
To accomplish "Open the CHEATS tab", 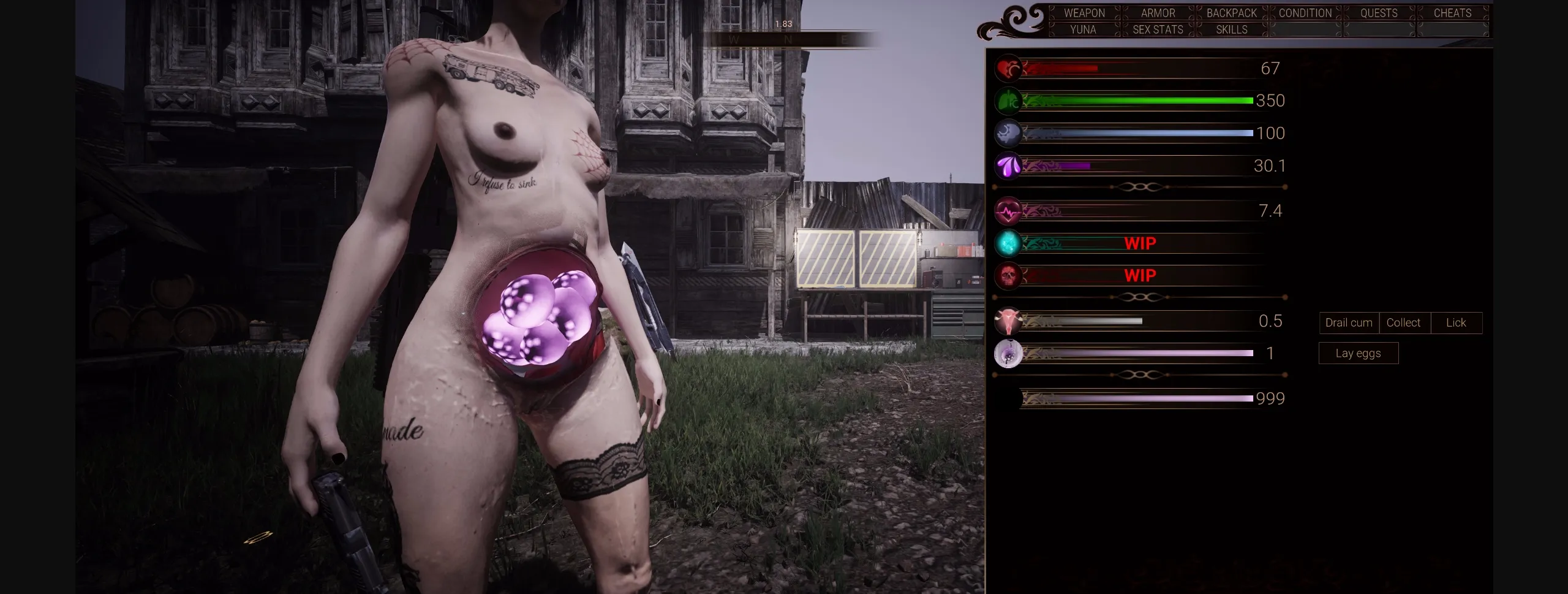I will pyautogui.click(x=1452, y=13).
